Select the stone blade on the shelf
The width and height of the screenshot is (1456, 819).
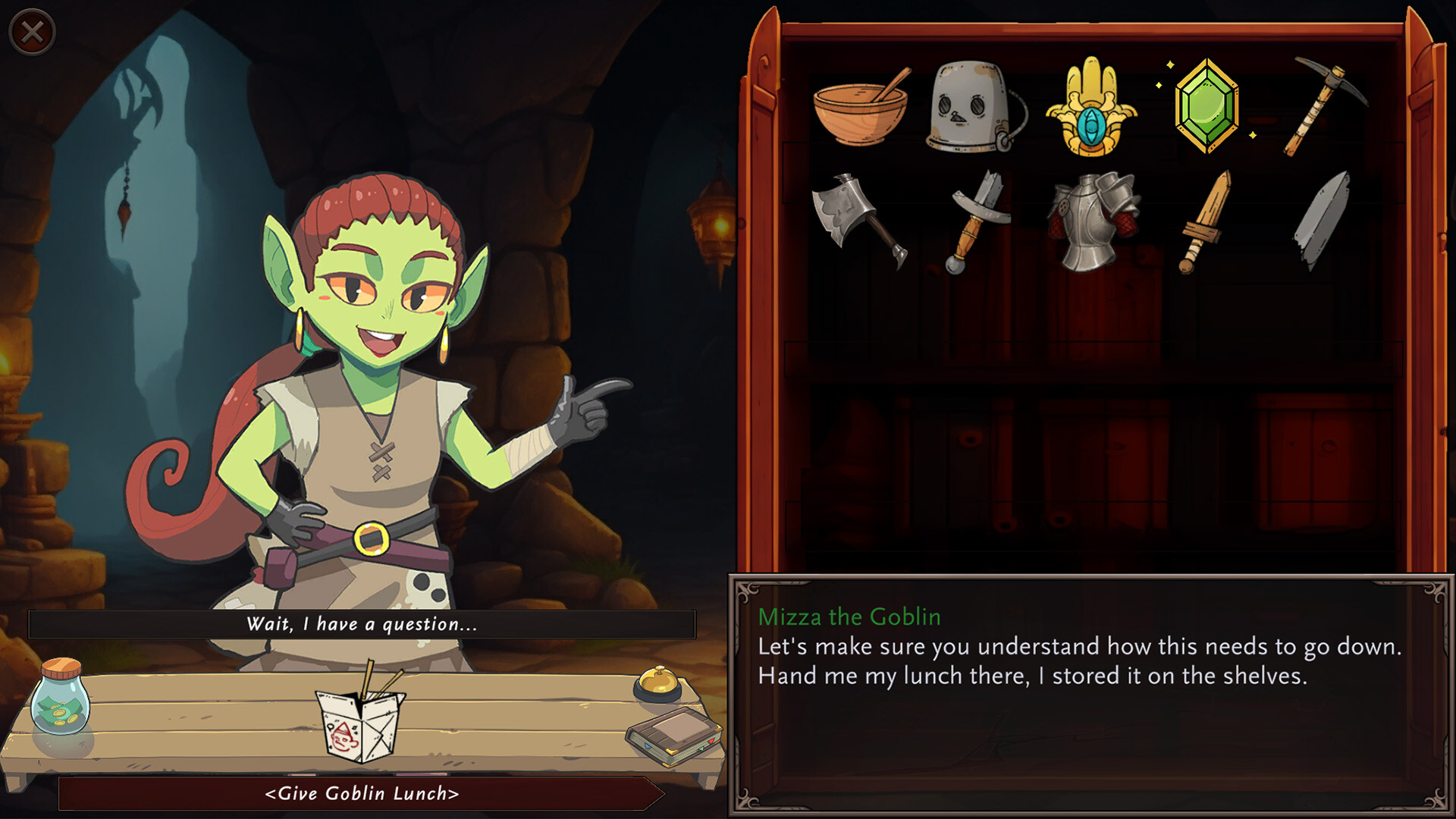(1323, 220)
